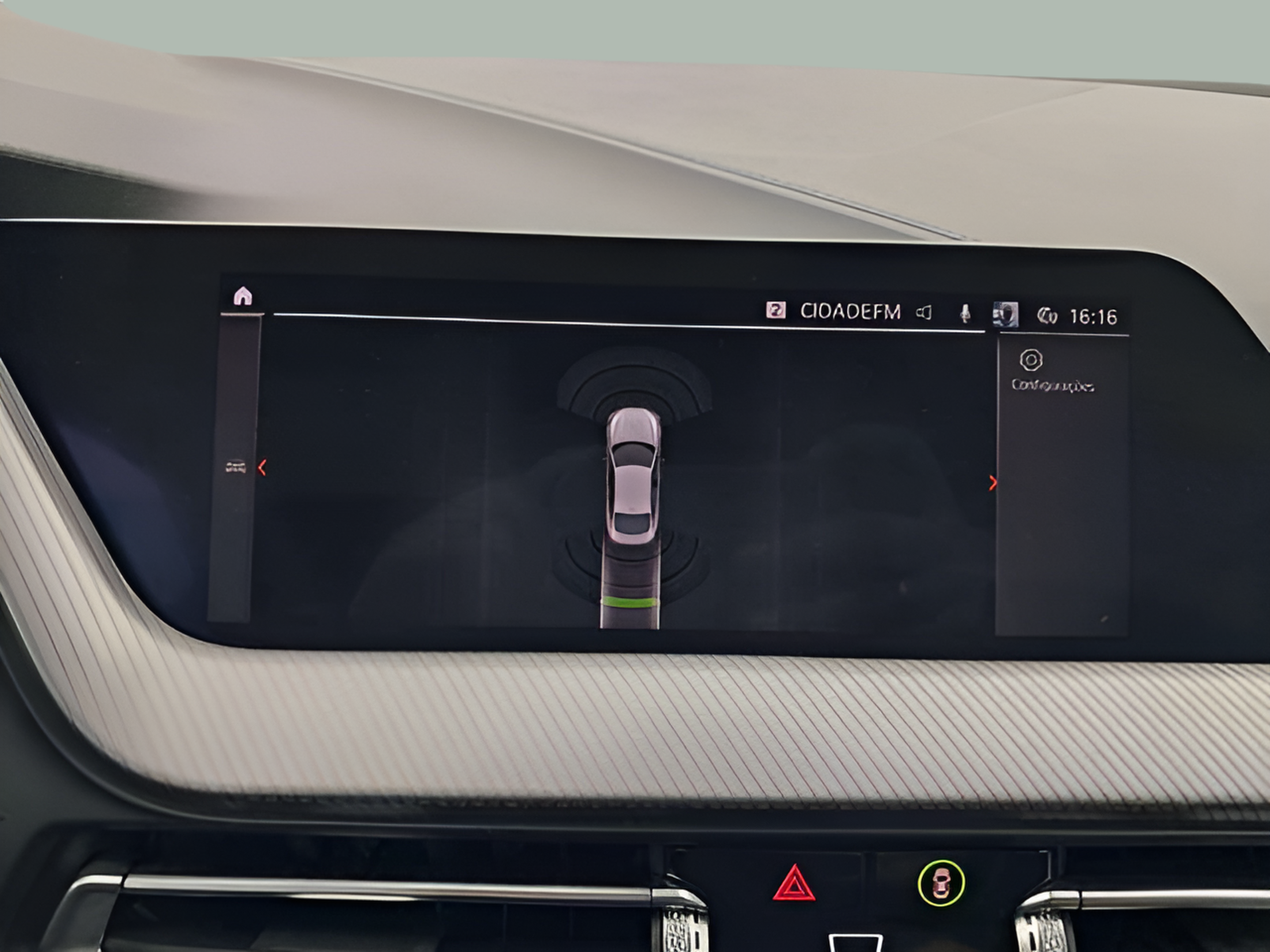Activate the microphone icon in status bar

(x=966, y=313)
